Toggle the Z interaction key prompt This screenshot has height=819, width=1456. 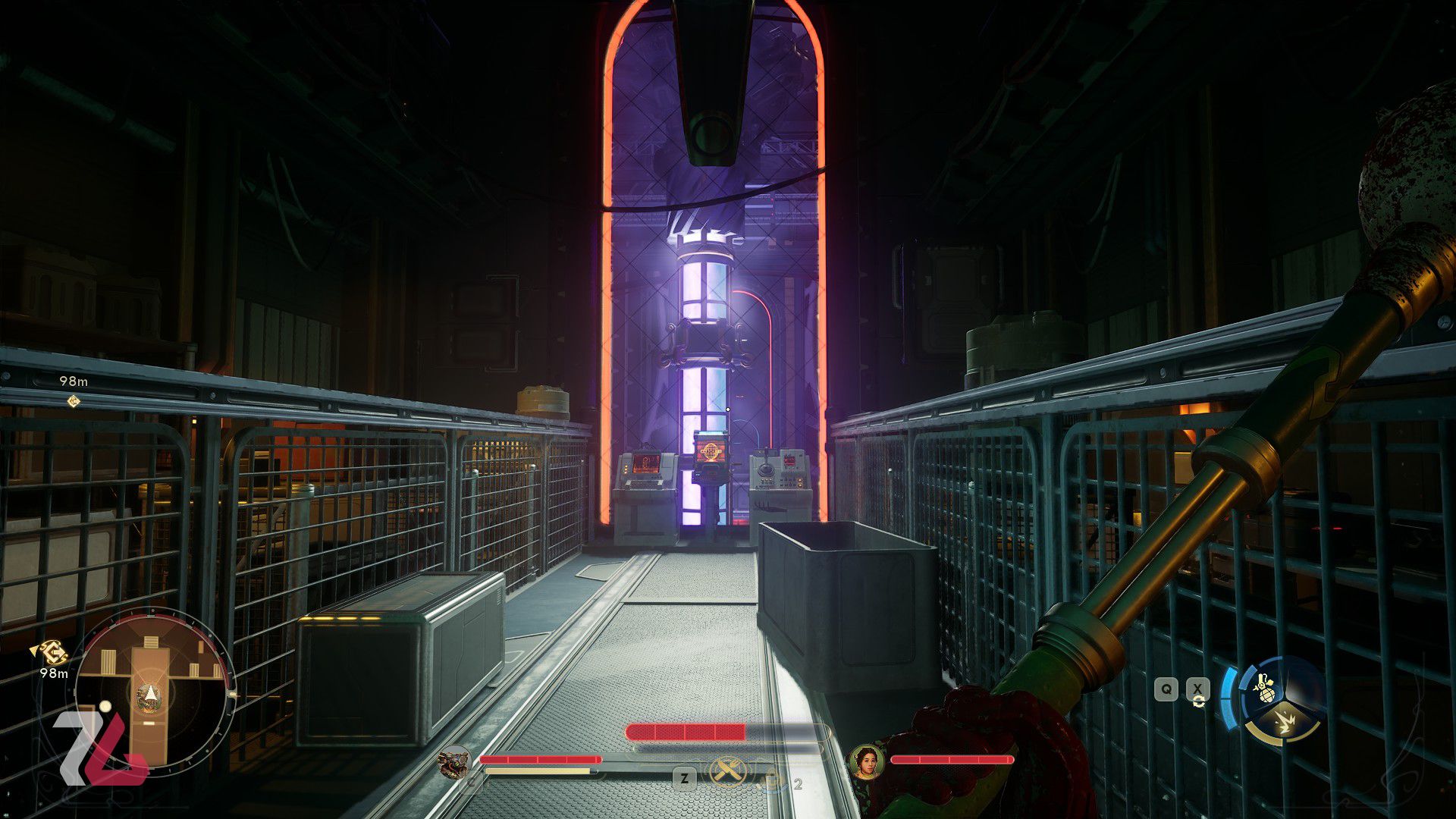pyautogui.click(x=685, y=777)
